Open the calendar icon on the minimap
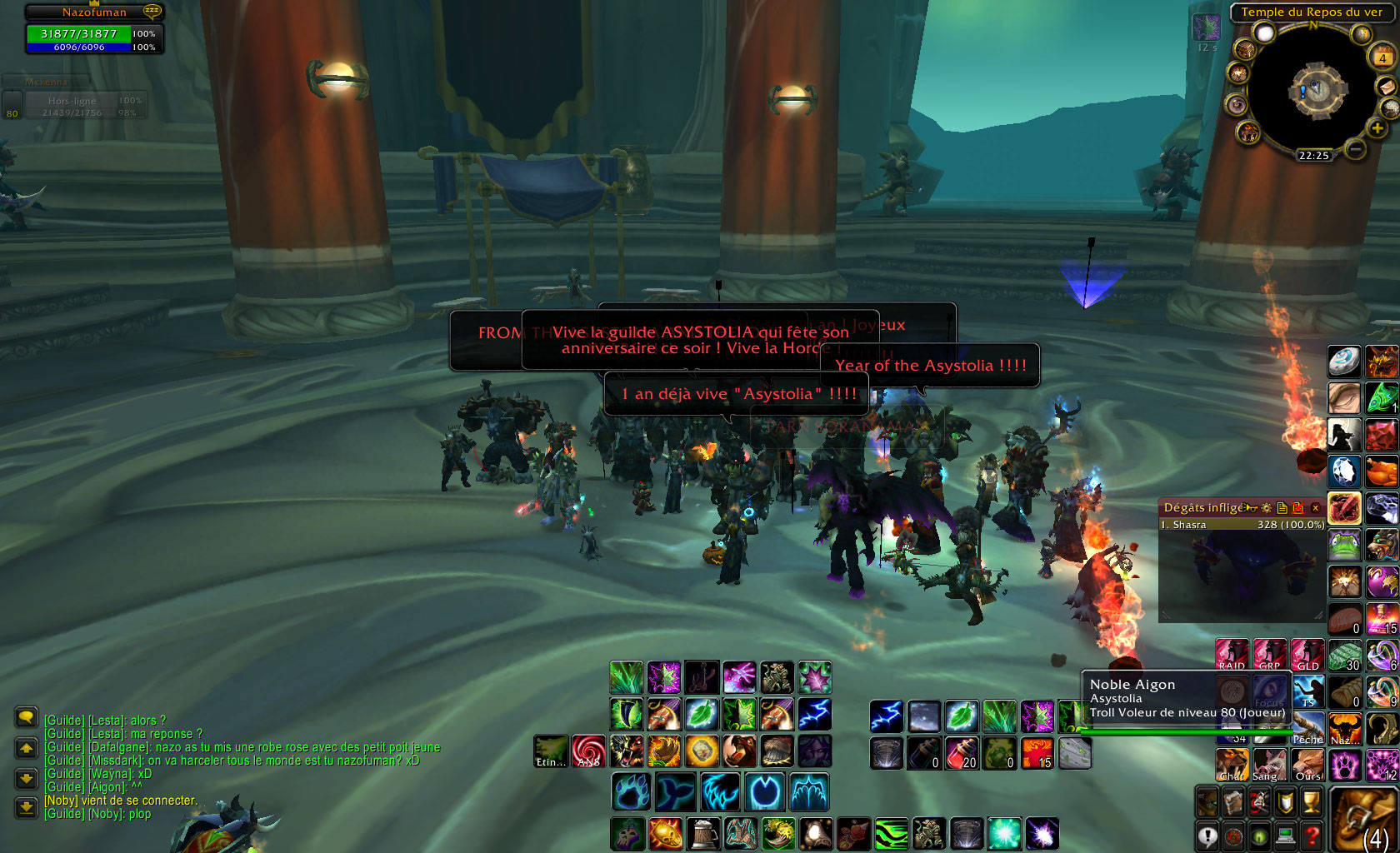This screenshot has height=853, width=1400. (x=1382, y=57)
